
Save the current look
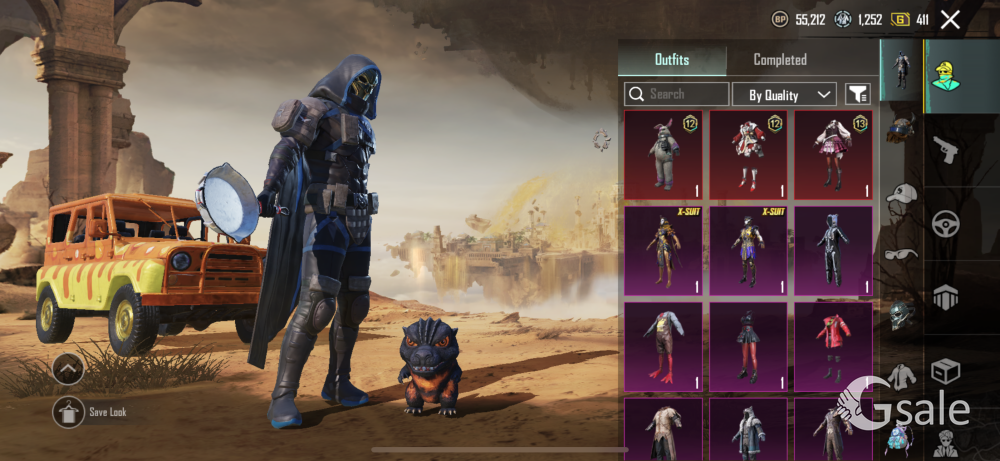(69, 411)
